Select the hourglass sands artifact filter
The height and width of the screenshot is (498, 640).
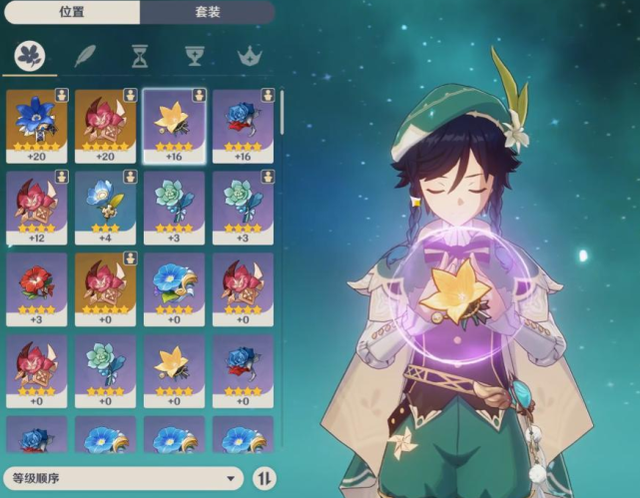[x=139, y=56]
